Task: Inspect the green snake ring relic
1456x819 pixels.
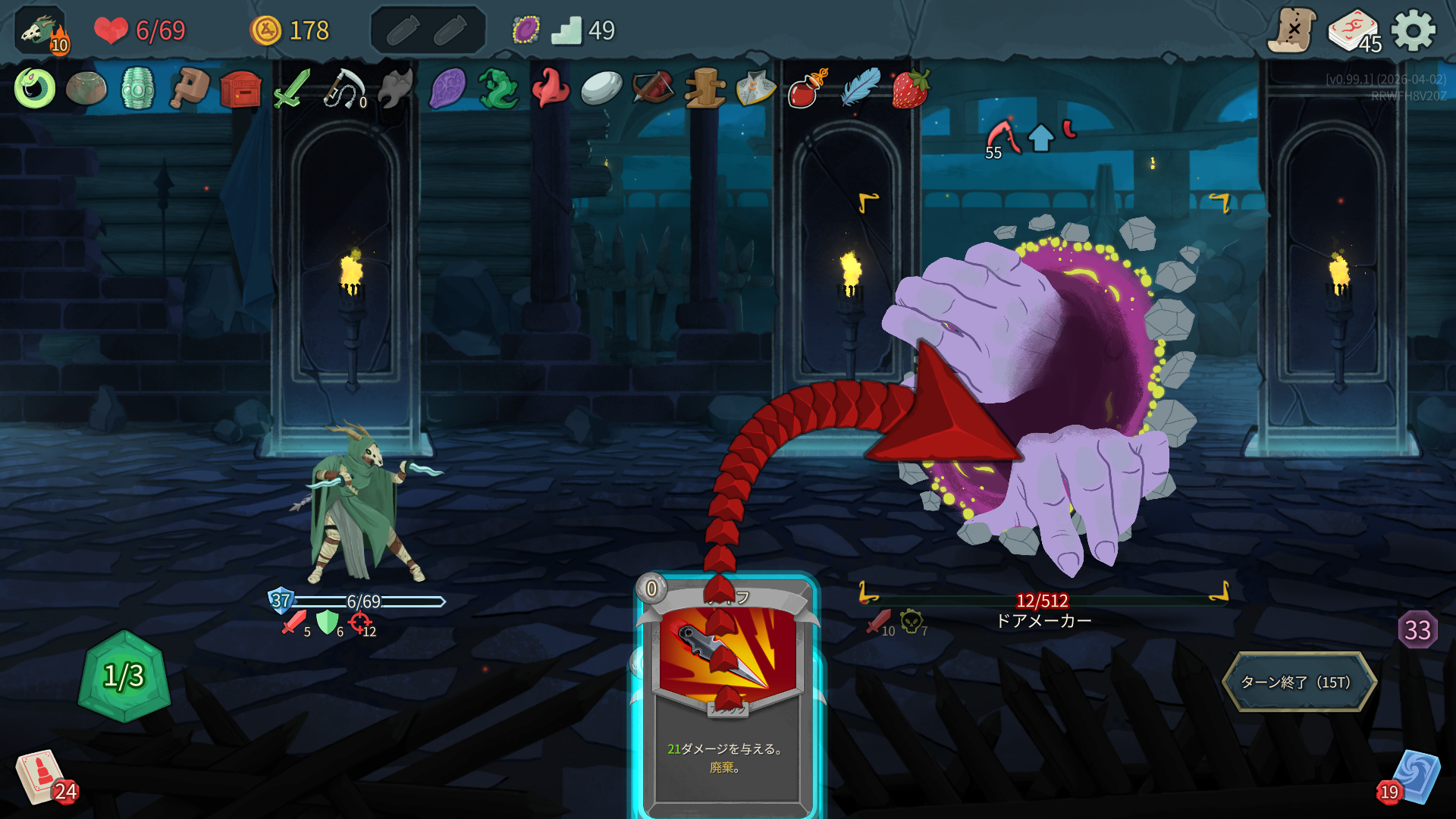Action: pyautogui.click(x=35, y=89)
